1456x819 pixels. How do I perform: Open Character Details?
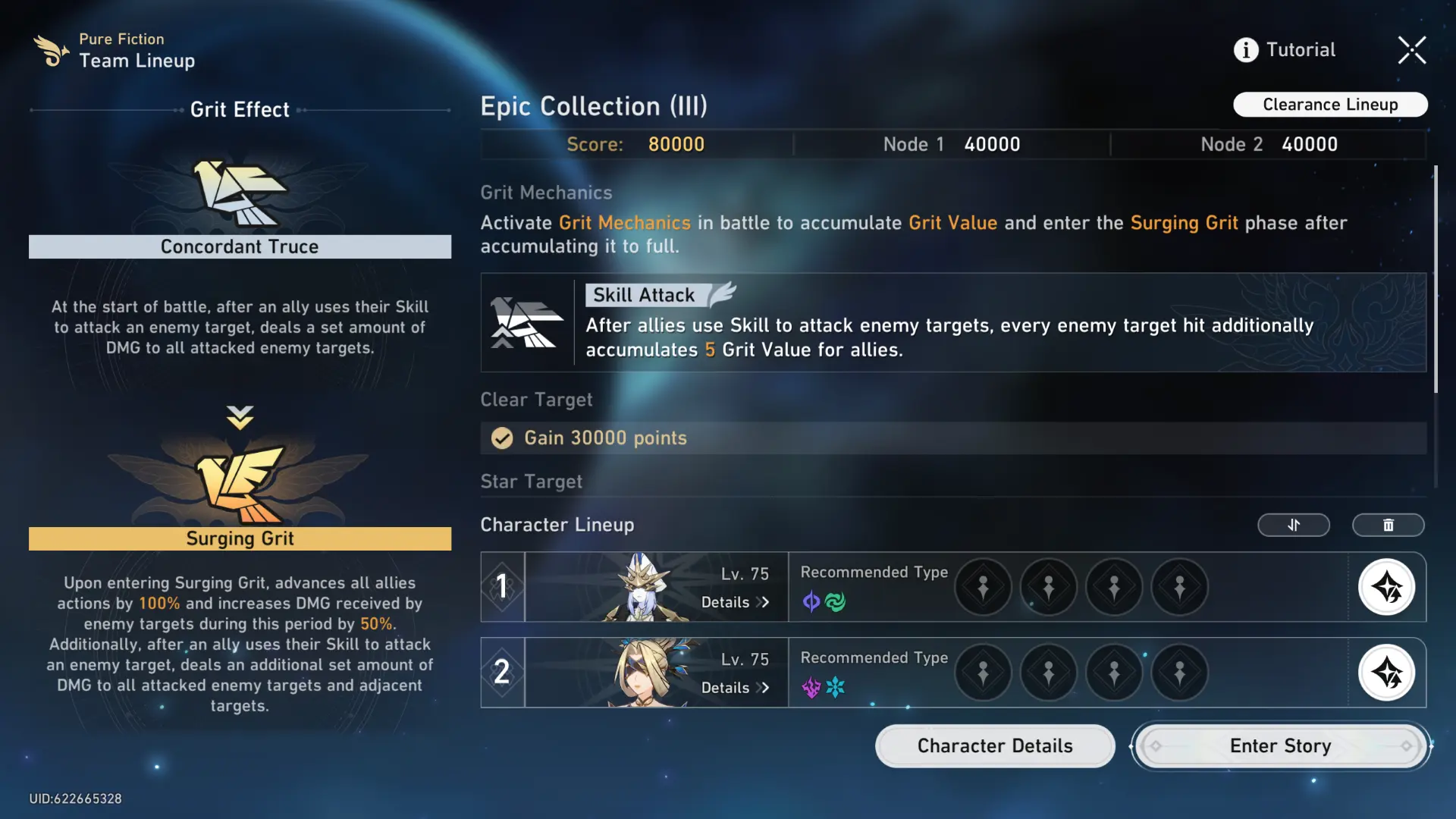[994, 745]
